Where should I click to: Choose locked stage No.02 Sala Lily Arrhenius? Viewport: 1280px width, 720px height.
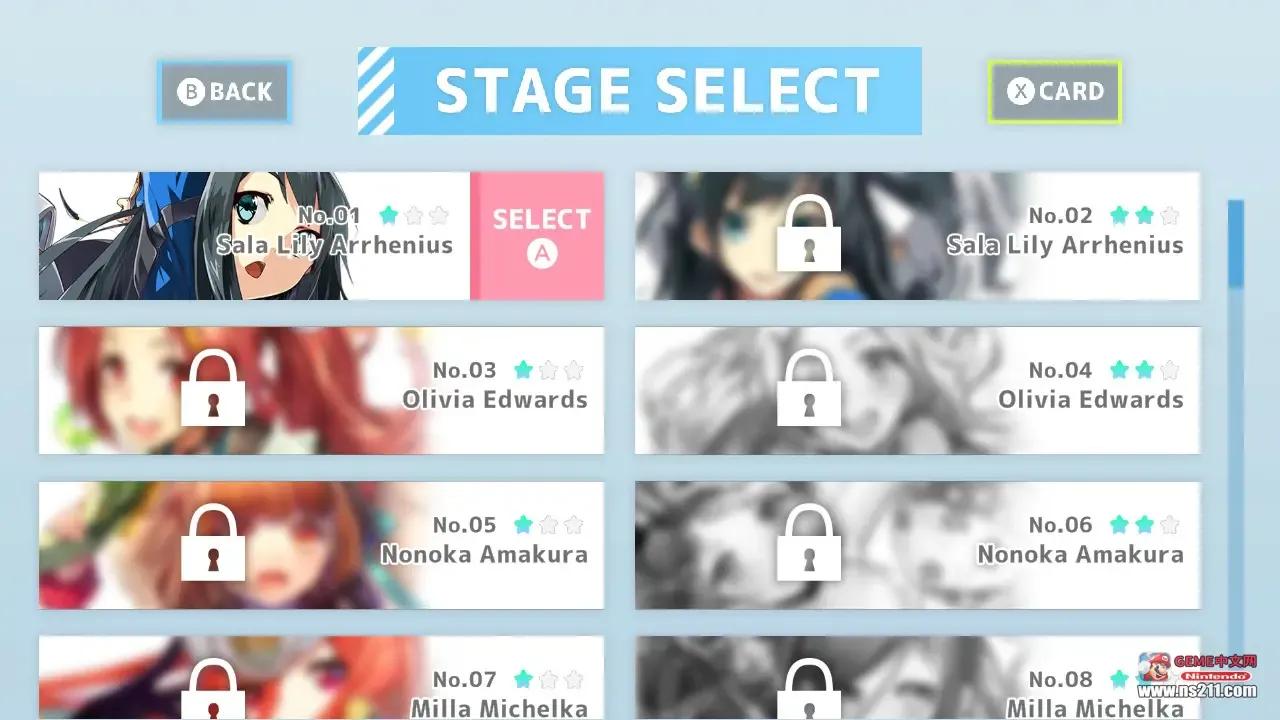(x=917, y=236)
